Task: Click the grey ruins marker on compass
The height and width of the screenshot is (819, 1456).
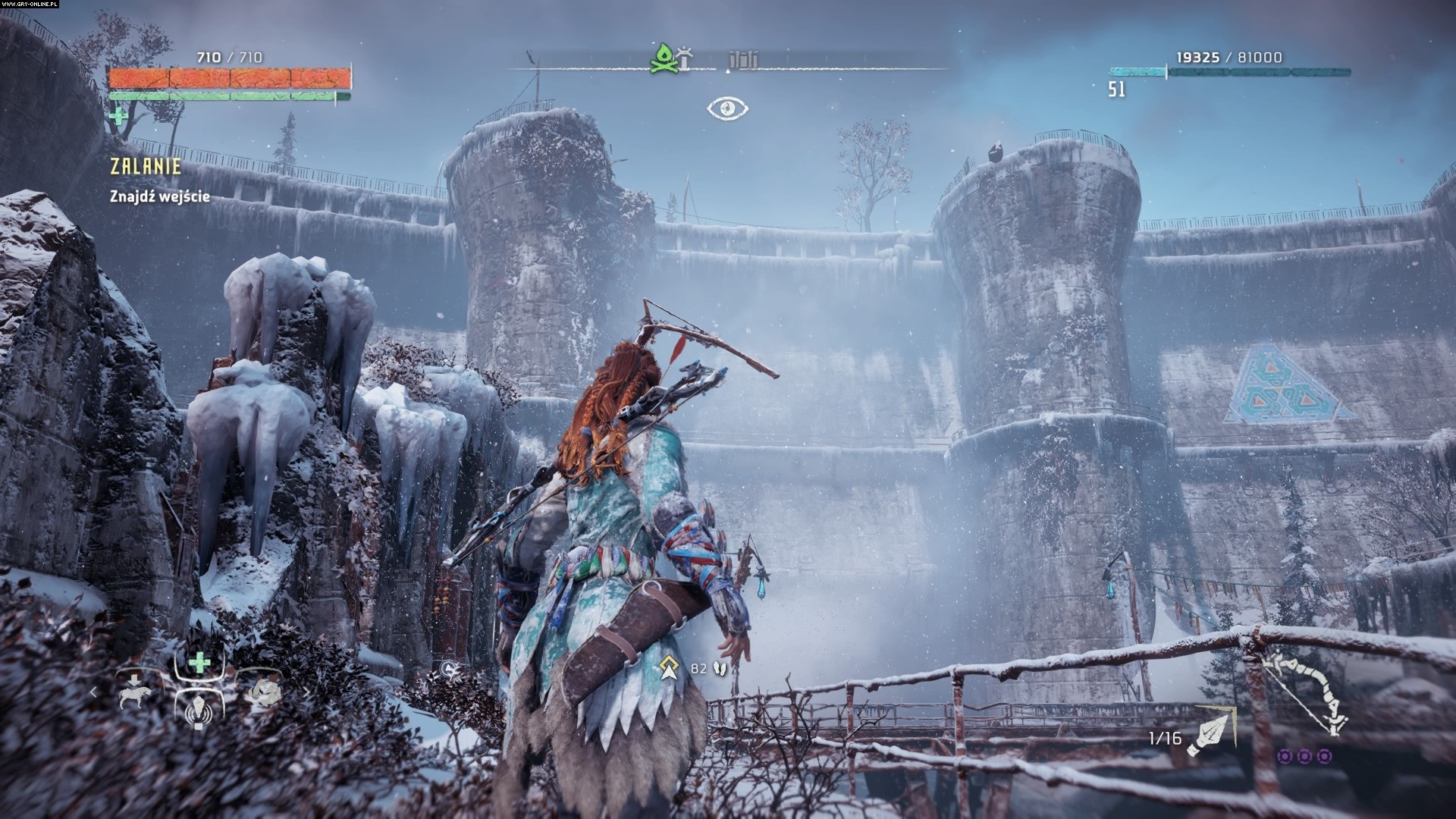Action: pos(742,59)
